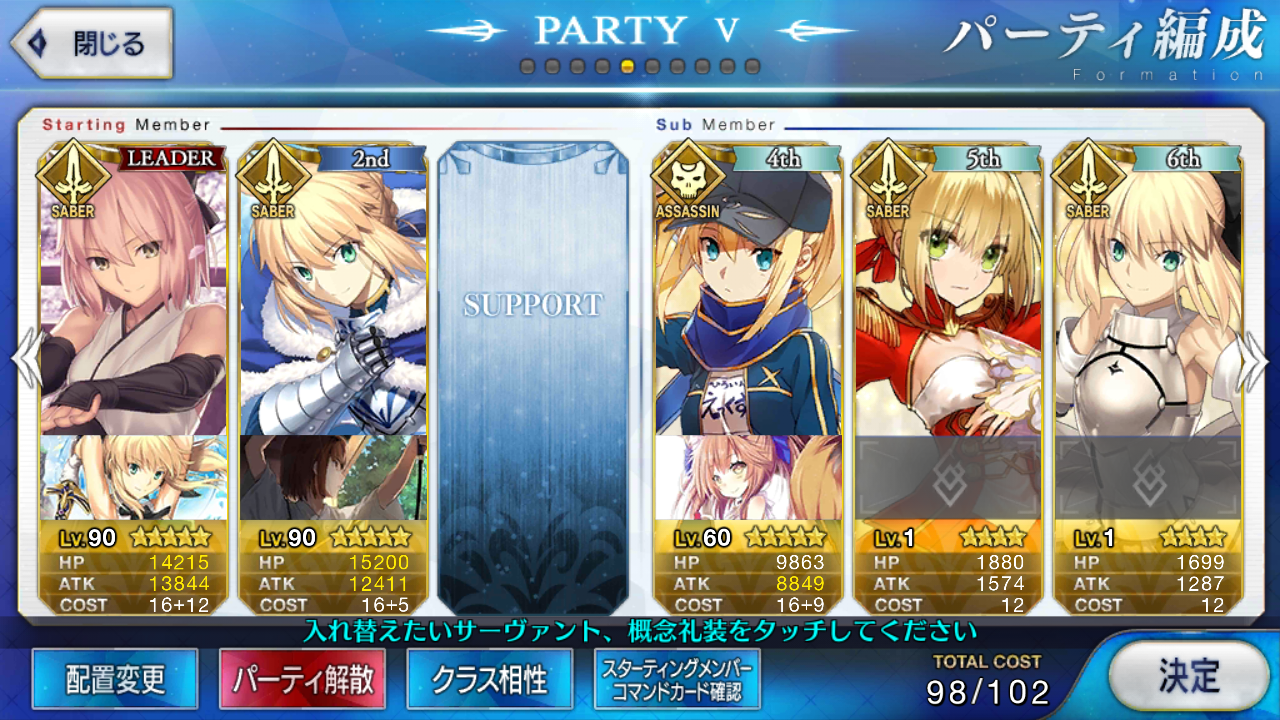Confirm the party with 決定
This screenshot has width=1280, height=720.
[x=1189, y=676]
